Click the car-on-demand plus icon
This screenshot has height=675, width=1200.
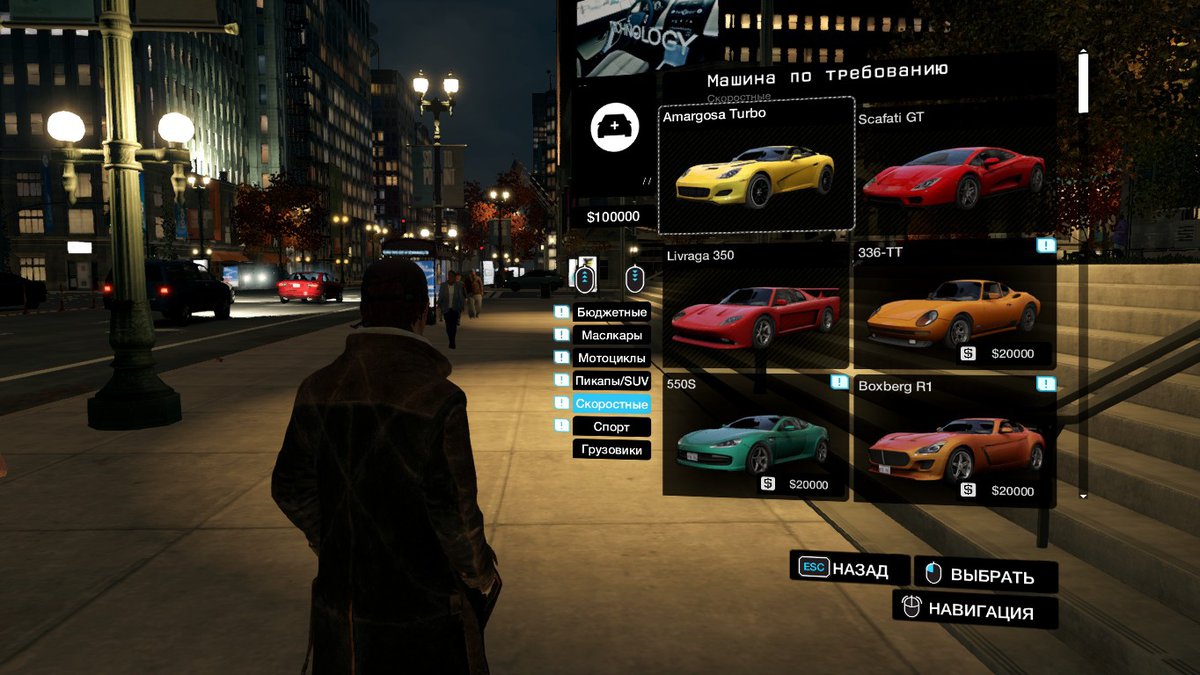[x=615, y=127]
